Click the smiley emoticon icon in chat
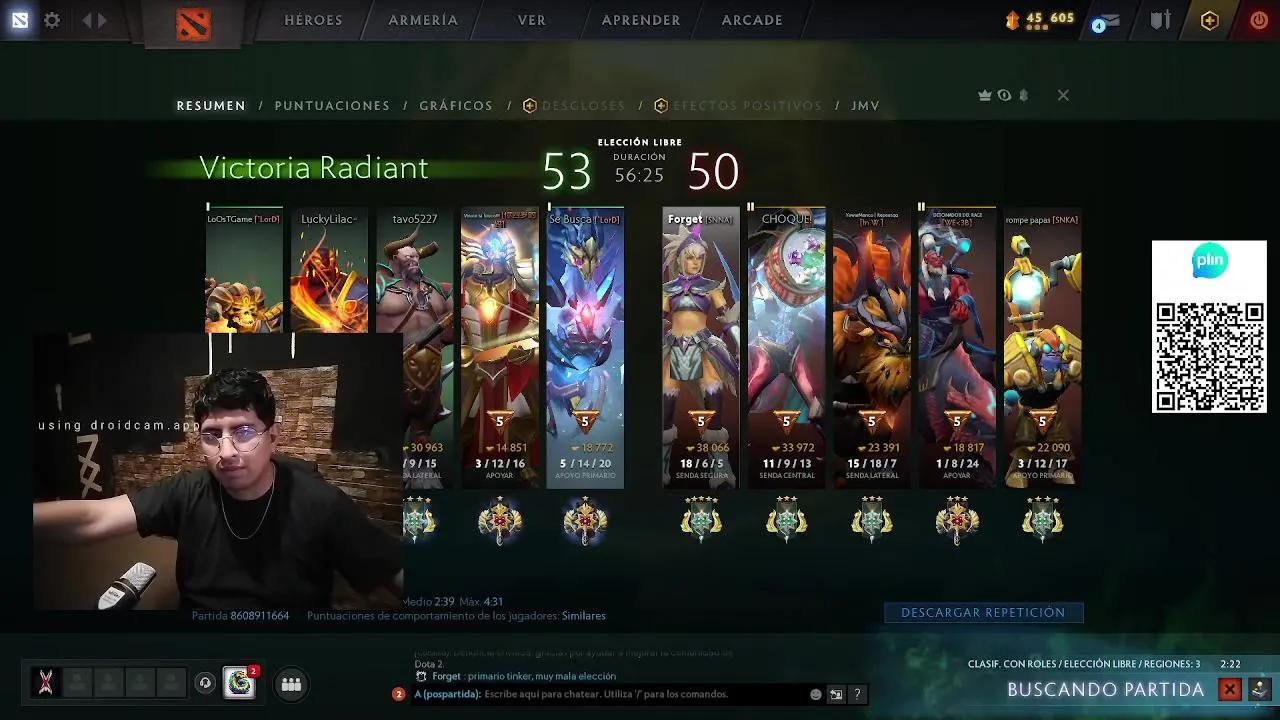Screen dimensions: 1280x720 816,693
